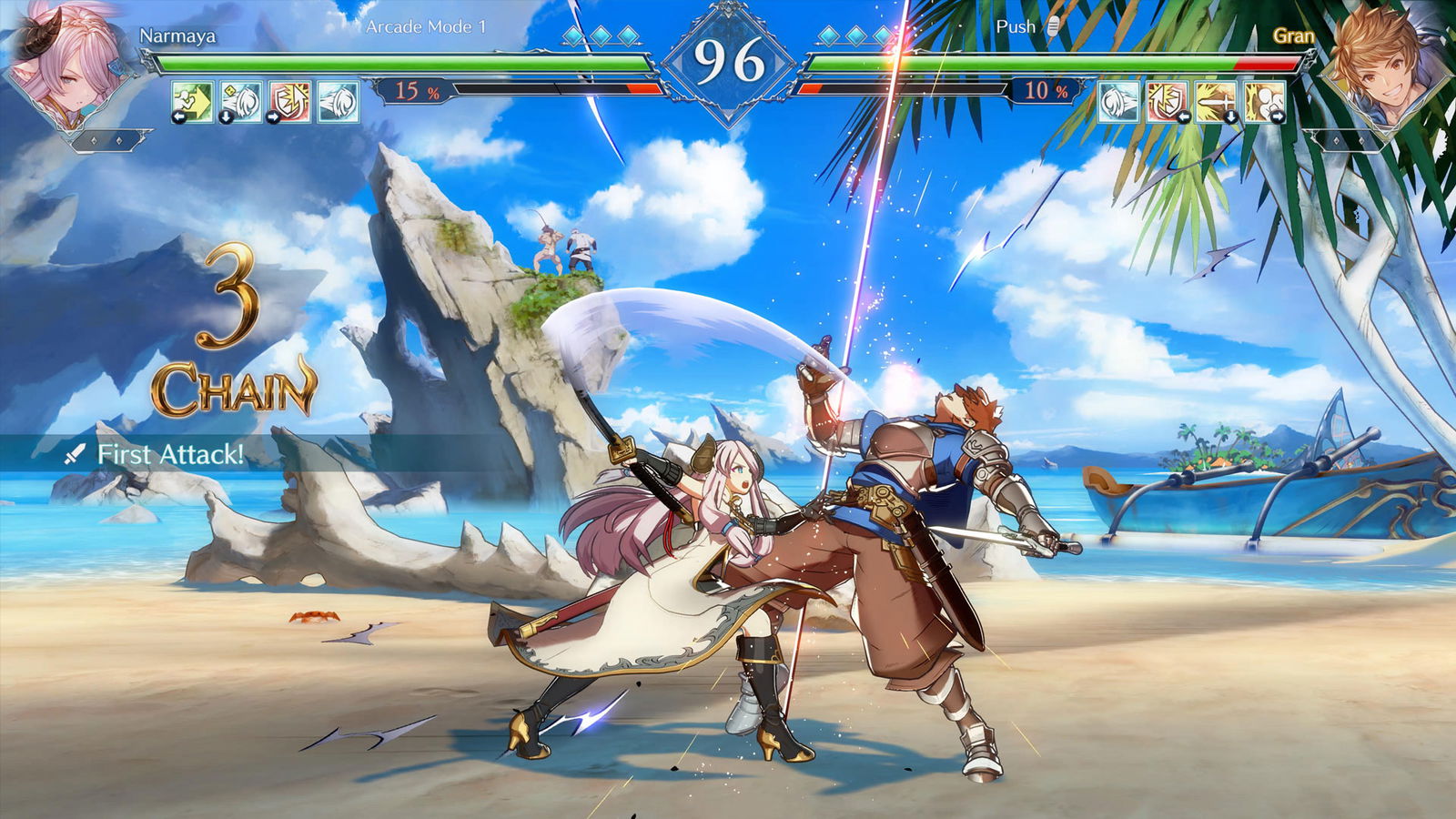1456x819 pixels.
Task: Choose Gran's sword thrust skill icon
Action: 1216,102
